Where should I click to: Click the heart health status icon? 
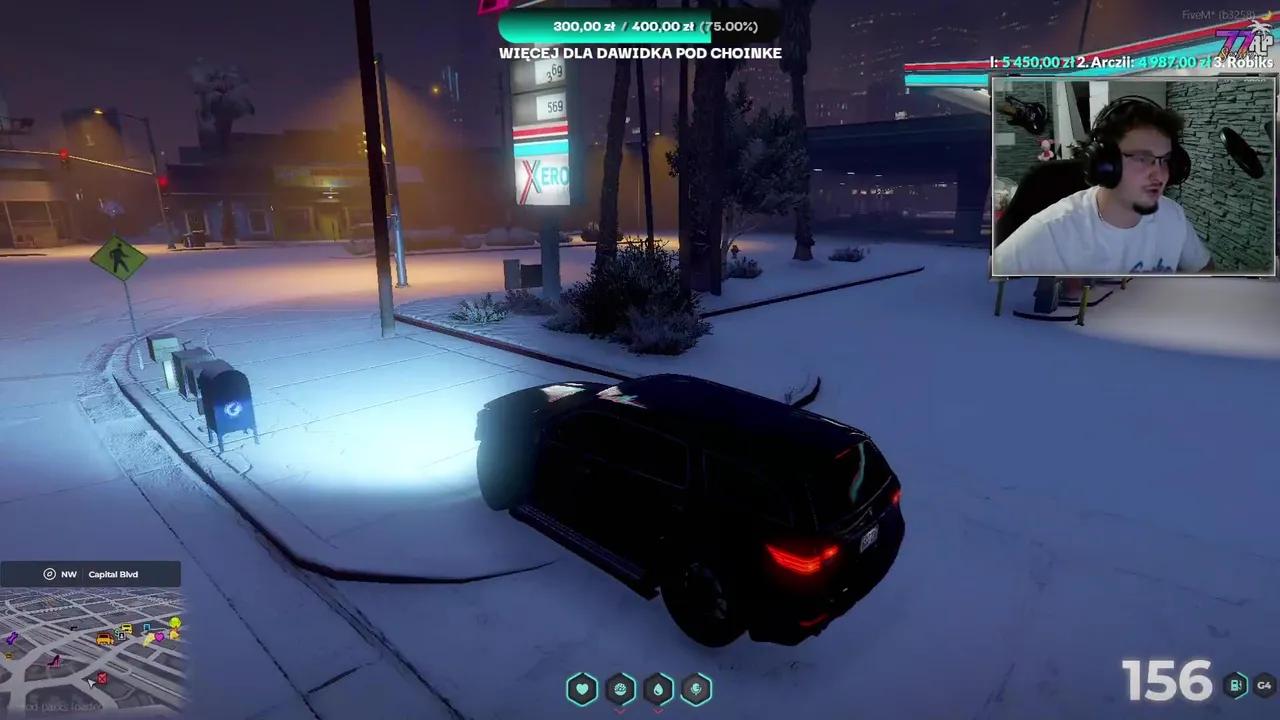click(582, 689)
